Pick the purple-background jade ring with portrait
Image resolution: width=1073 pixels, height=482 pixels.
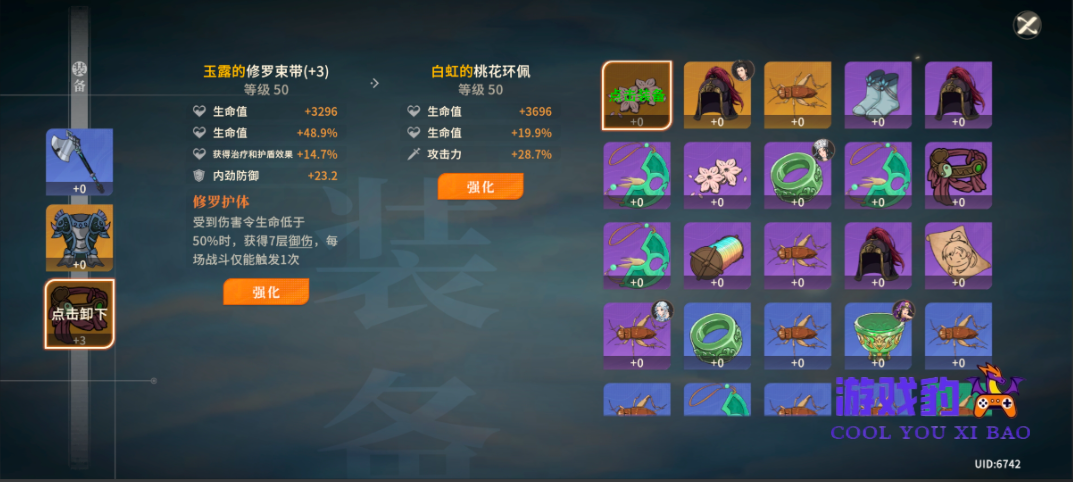click(x=797, y=176)
